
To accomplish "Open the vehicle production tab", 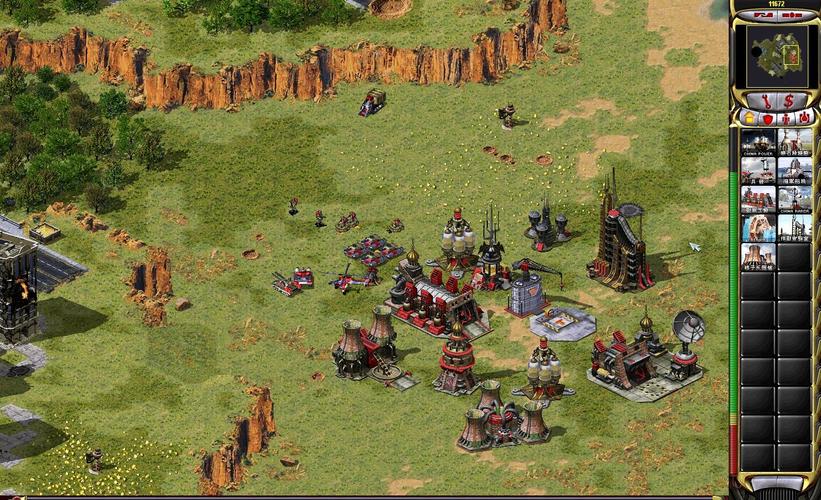I will click(x=803, y=118).
